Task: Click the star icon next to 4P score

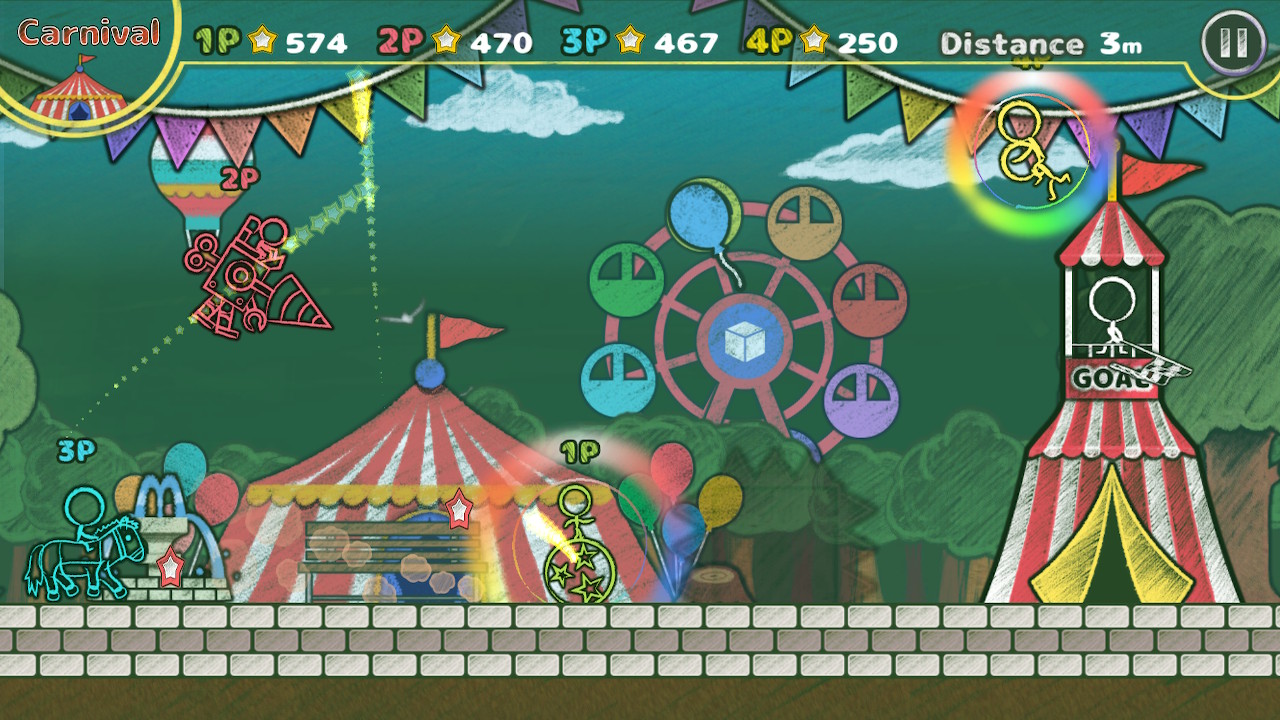Action: [815, 41]
